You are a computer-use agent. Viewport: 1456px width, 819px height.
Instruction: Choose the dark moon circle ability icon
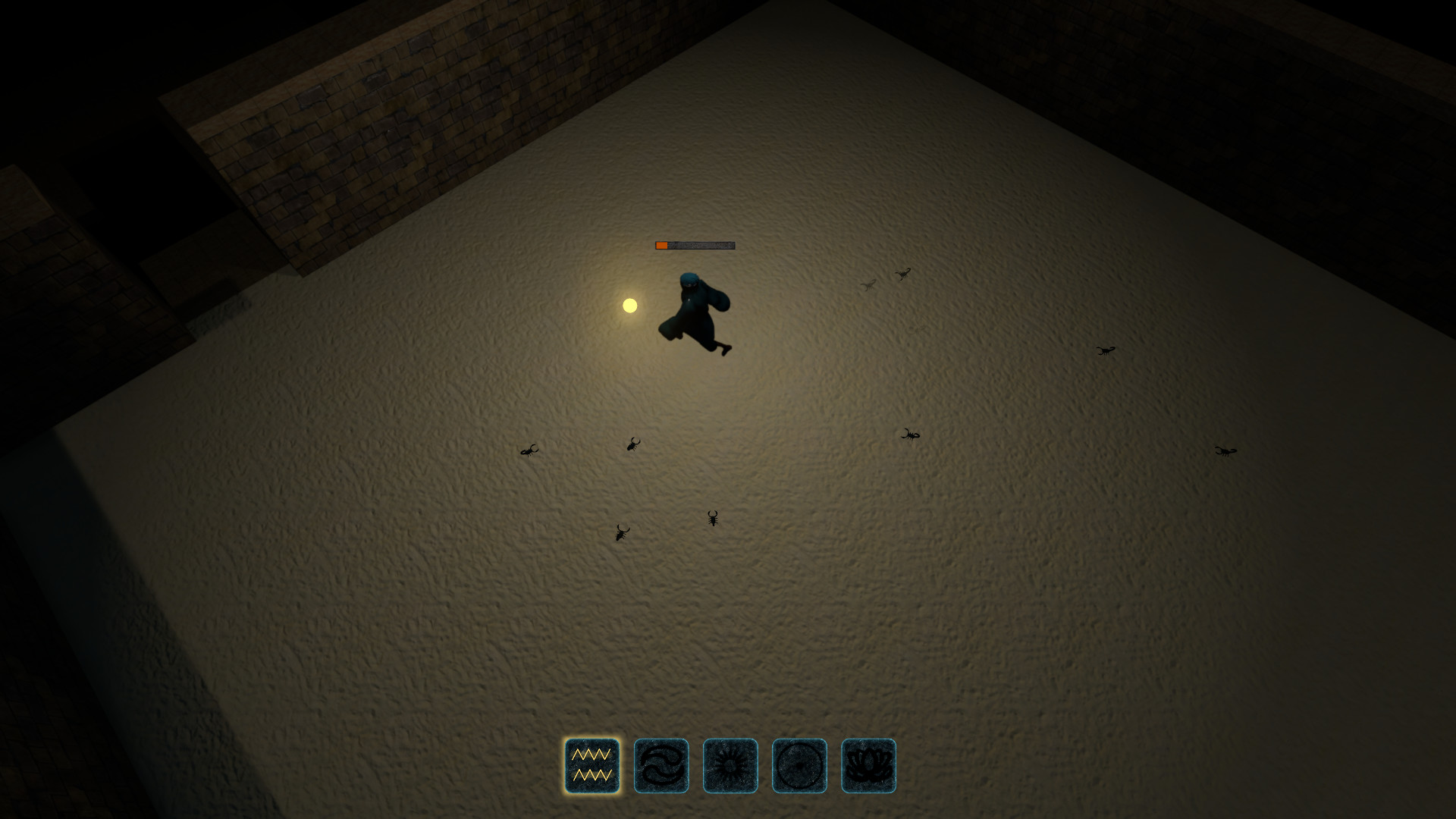pyautogui.click(x=799, y=766)
